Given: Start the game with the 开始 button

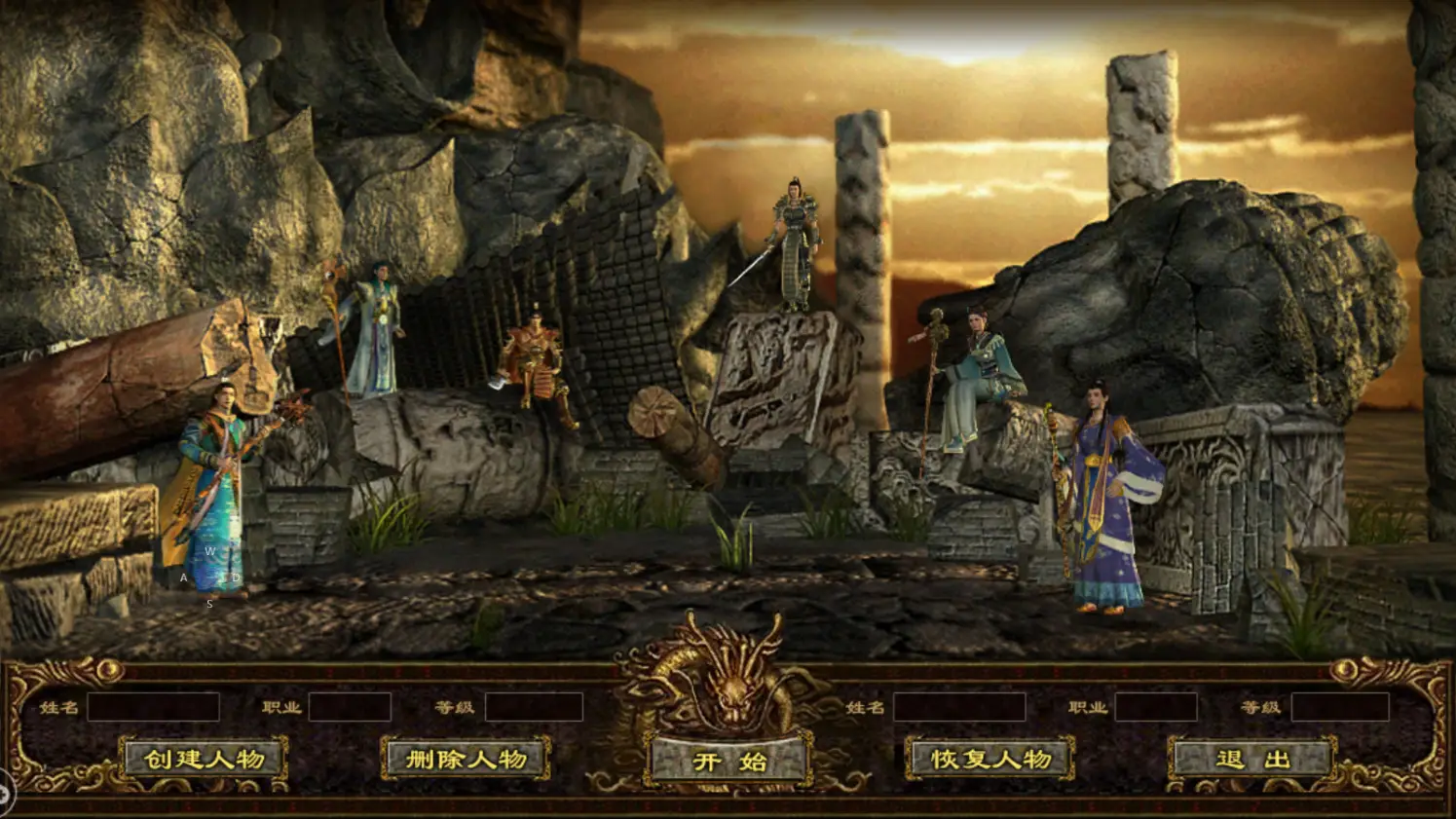Looking at the screenshot, I should pyautogui.click(x=728, y=762).
